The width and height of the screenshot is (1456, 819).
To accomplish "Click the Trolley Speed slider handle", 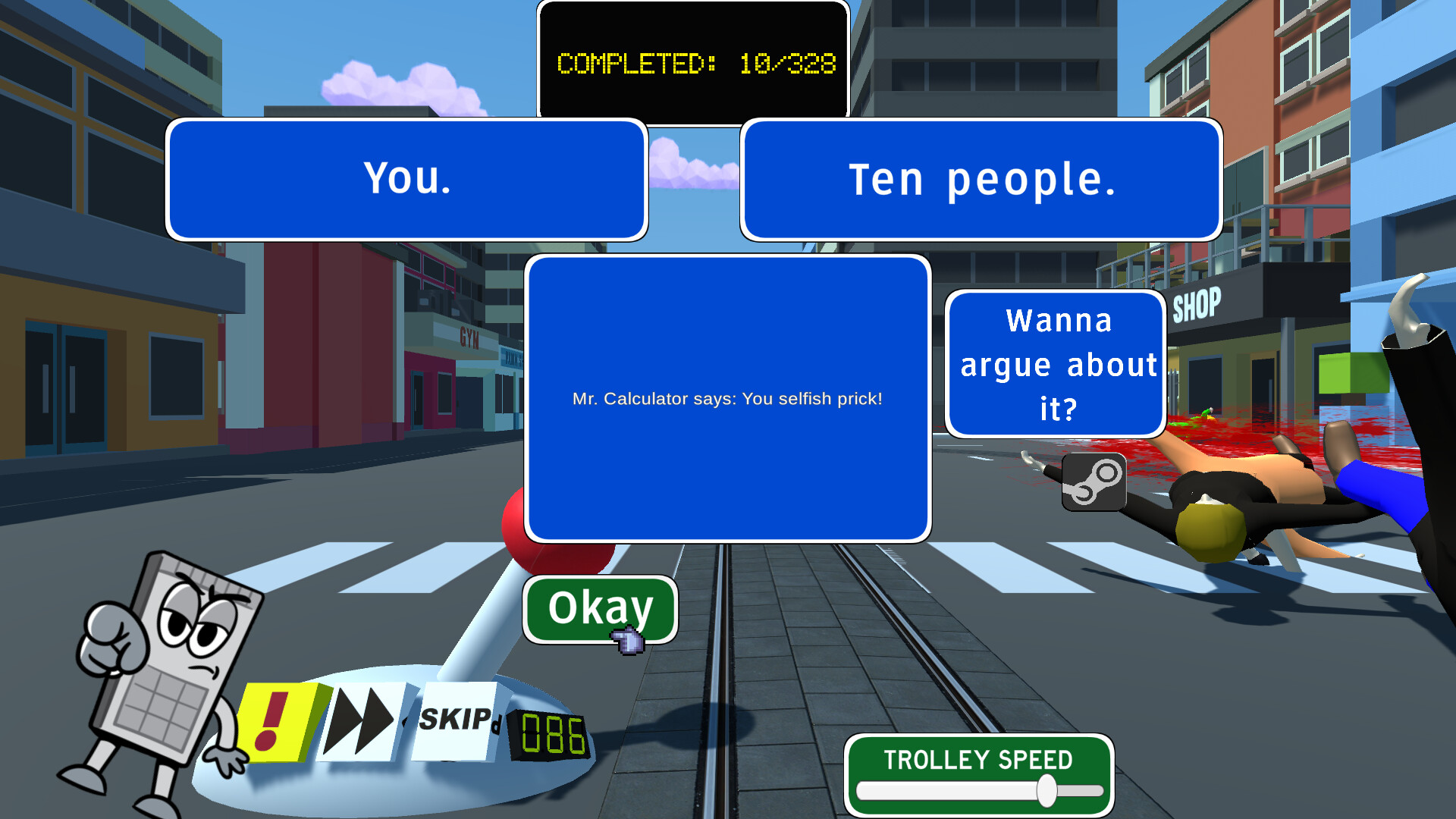I will click(x=1047, y=789).
